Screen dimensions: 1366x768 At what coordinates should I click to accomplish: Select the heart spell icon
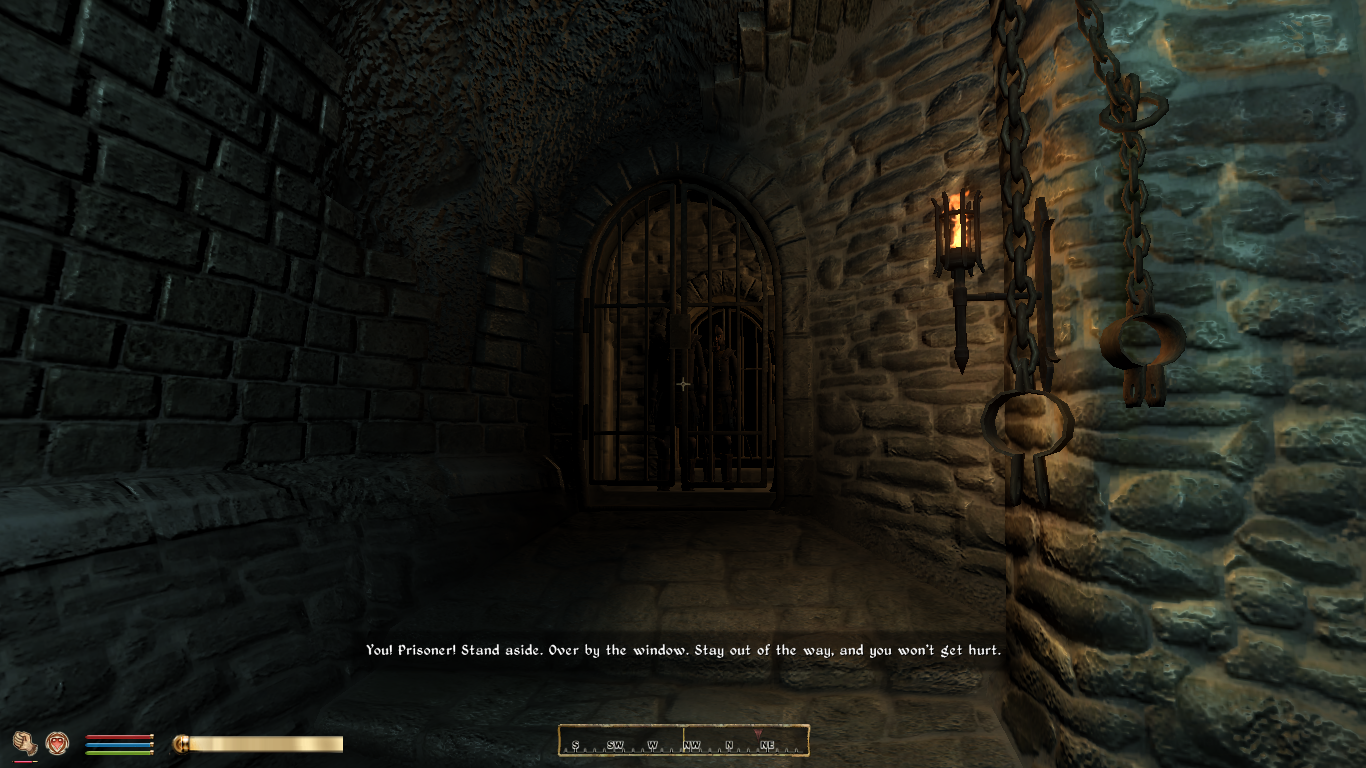[57, 742]
